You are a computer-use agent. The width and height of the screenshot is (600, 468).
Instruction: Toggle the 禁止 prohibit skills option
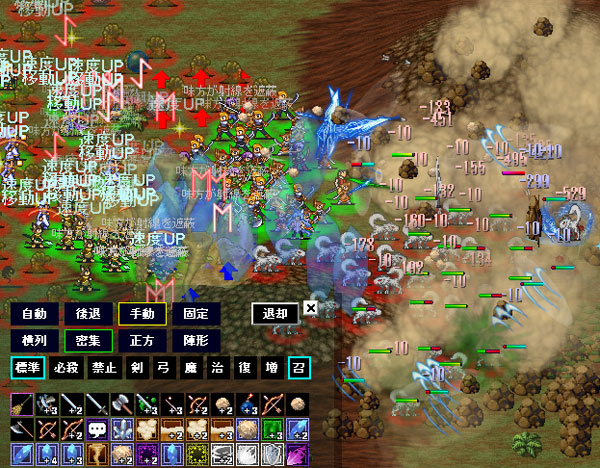click(x=103, y=368)
